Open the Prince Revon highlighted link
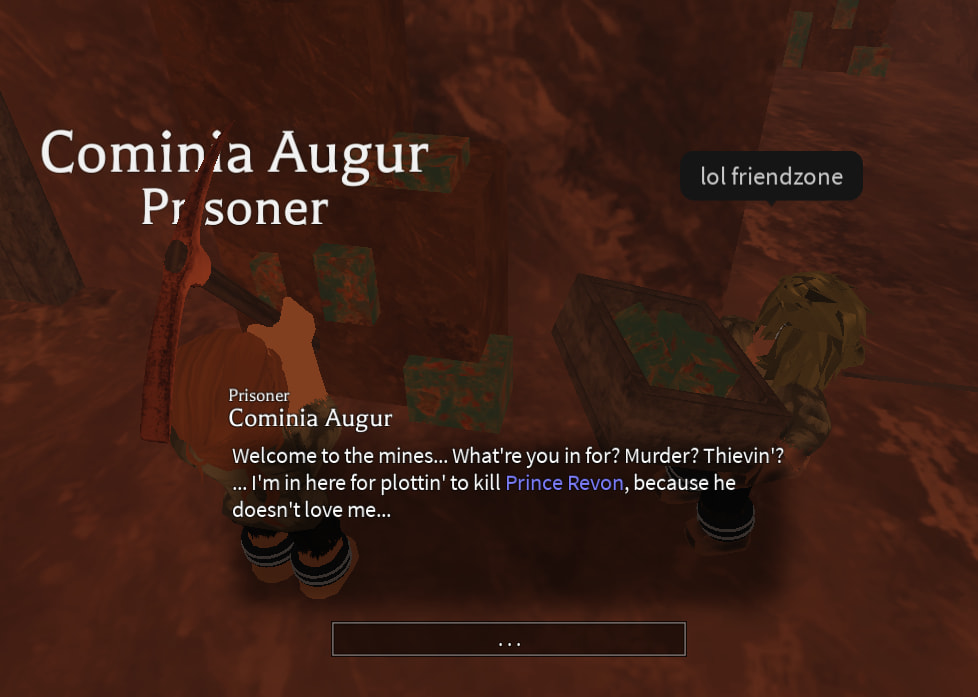 [565, 483]
